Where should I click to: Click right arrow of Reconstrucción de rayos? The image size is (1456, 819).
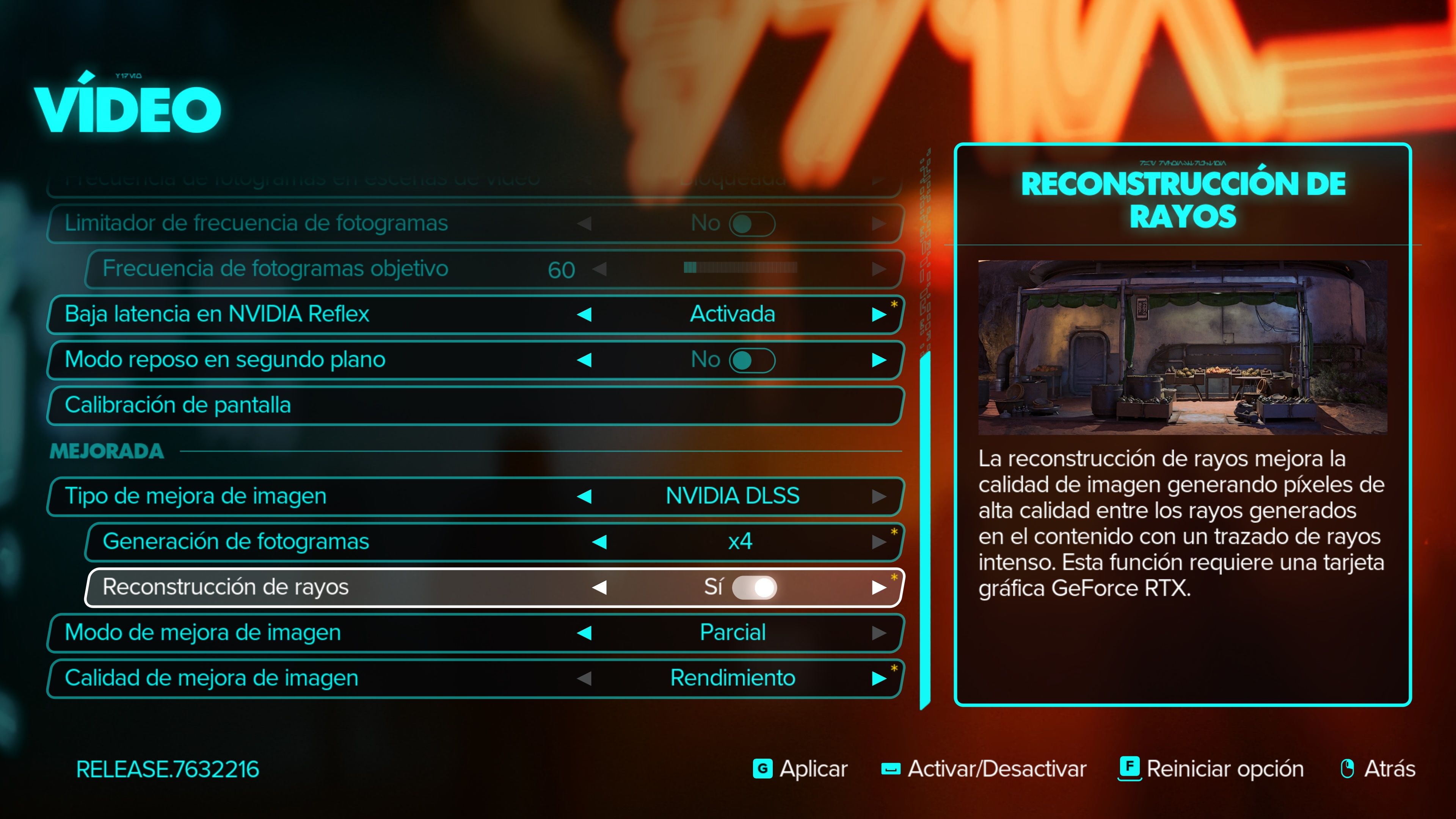click(x=879, y=587)
